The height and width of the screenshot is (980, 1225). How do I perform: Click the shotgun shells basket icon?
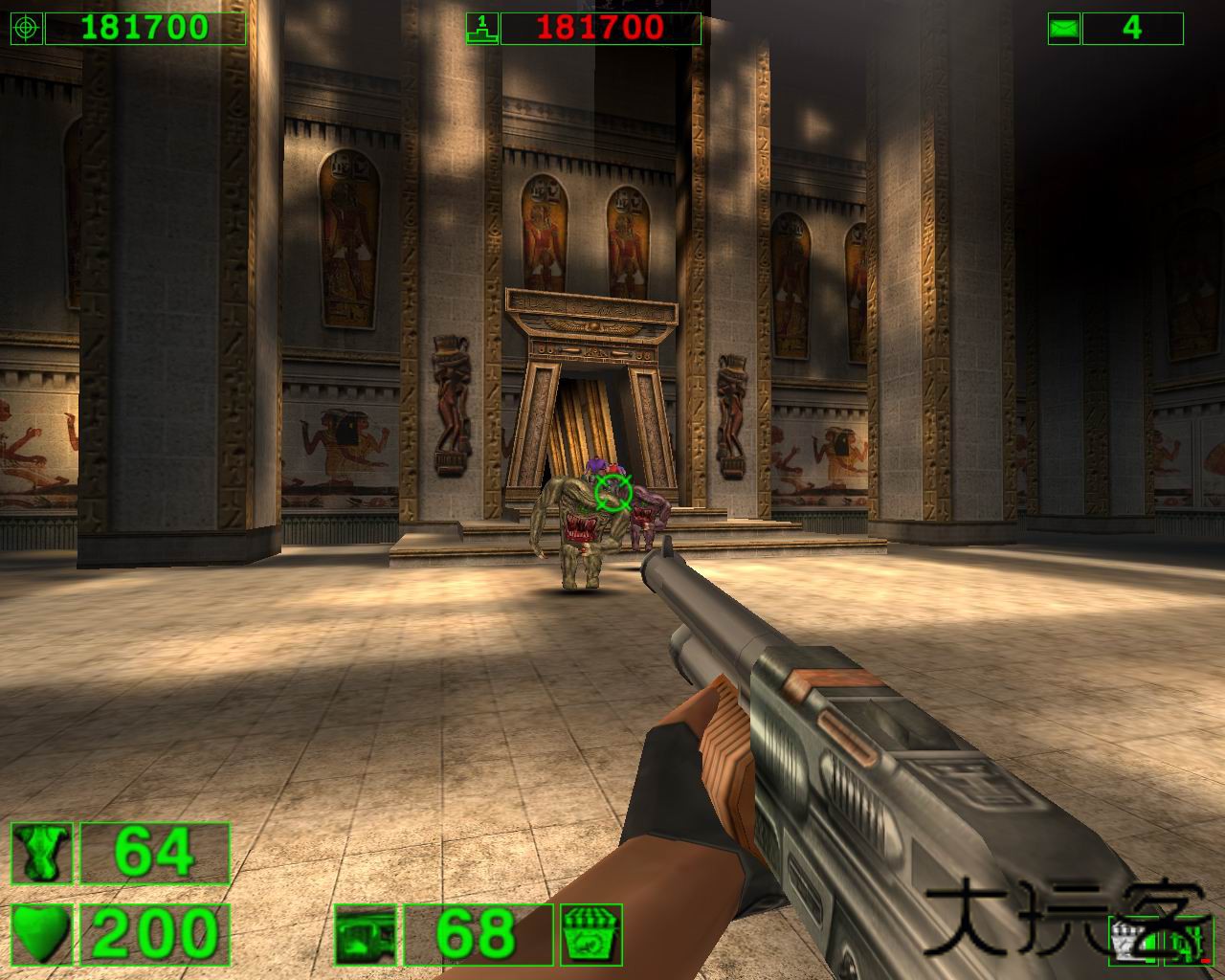[591, 935]
